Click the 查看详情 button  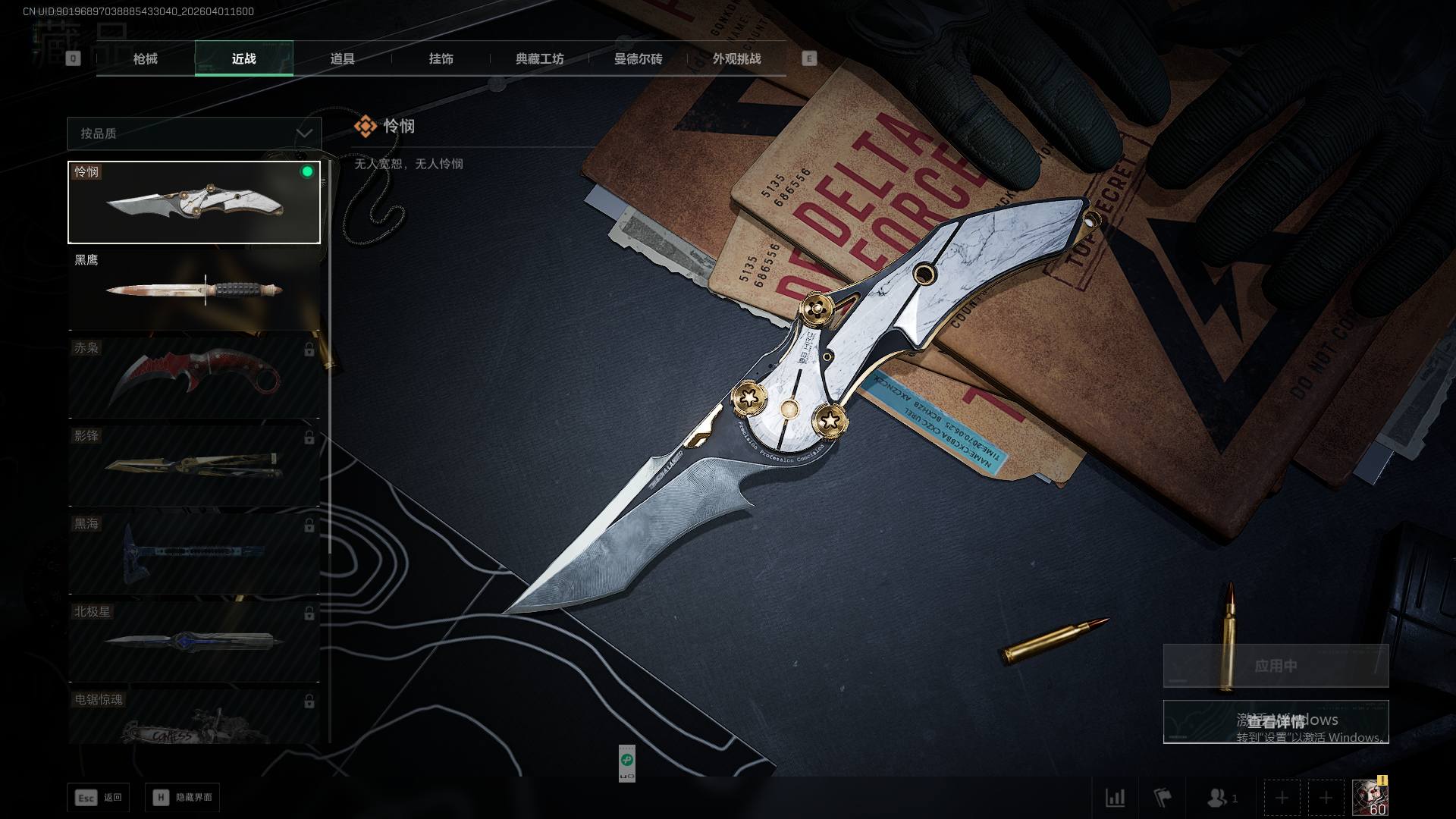(1276, 721)
